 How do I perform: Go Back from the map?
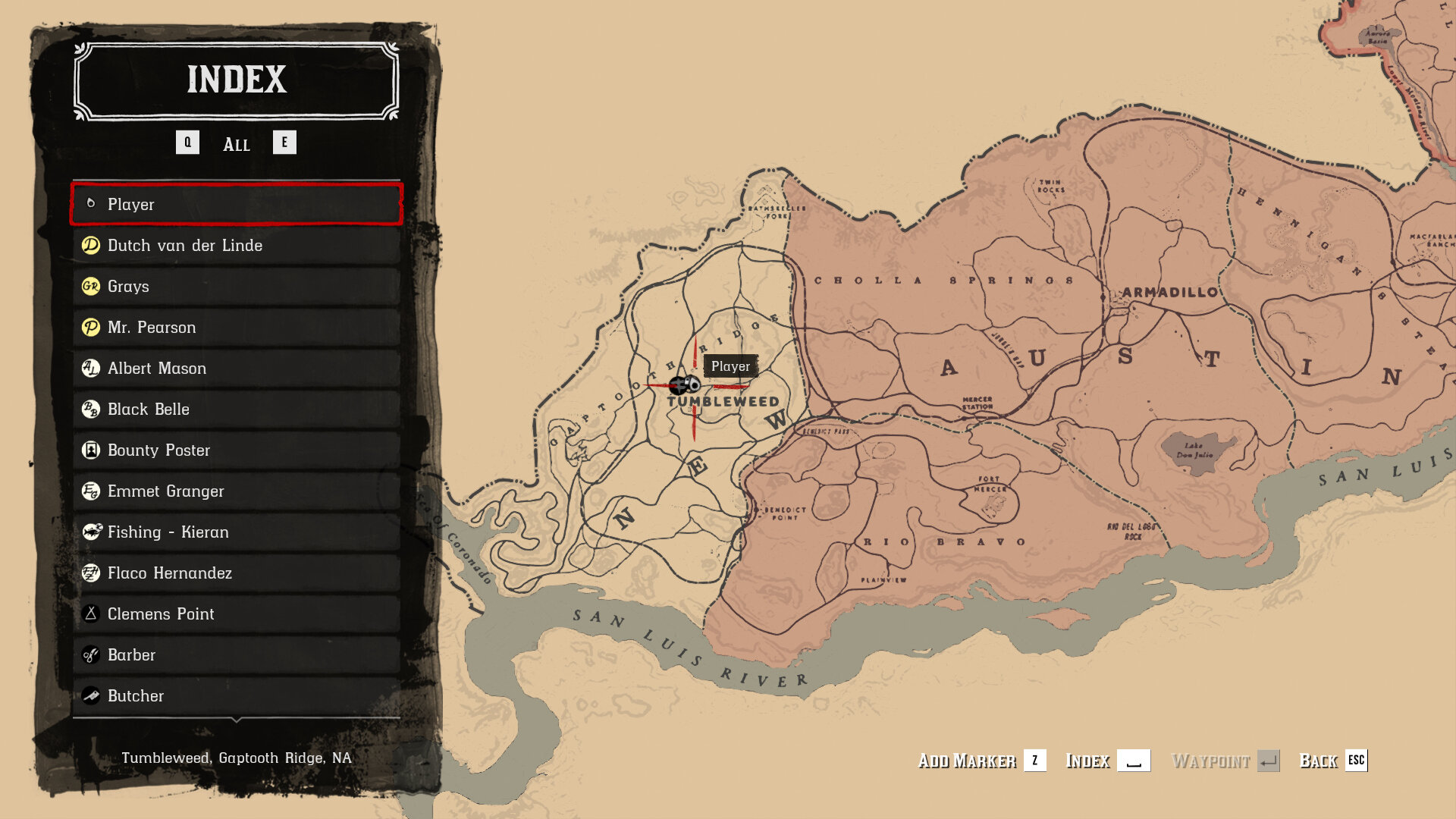point(1332,761)
